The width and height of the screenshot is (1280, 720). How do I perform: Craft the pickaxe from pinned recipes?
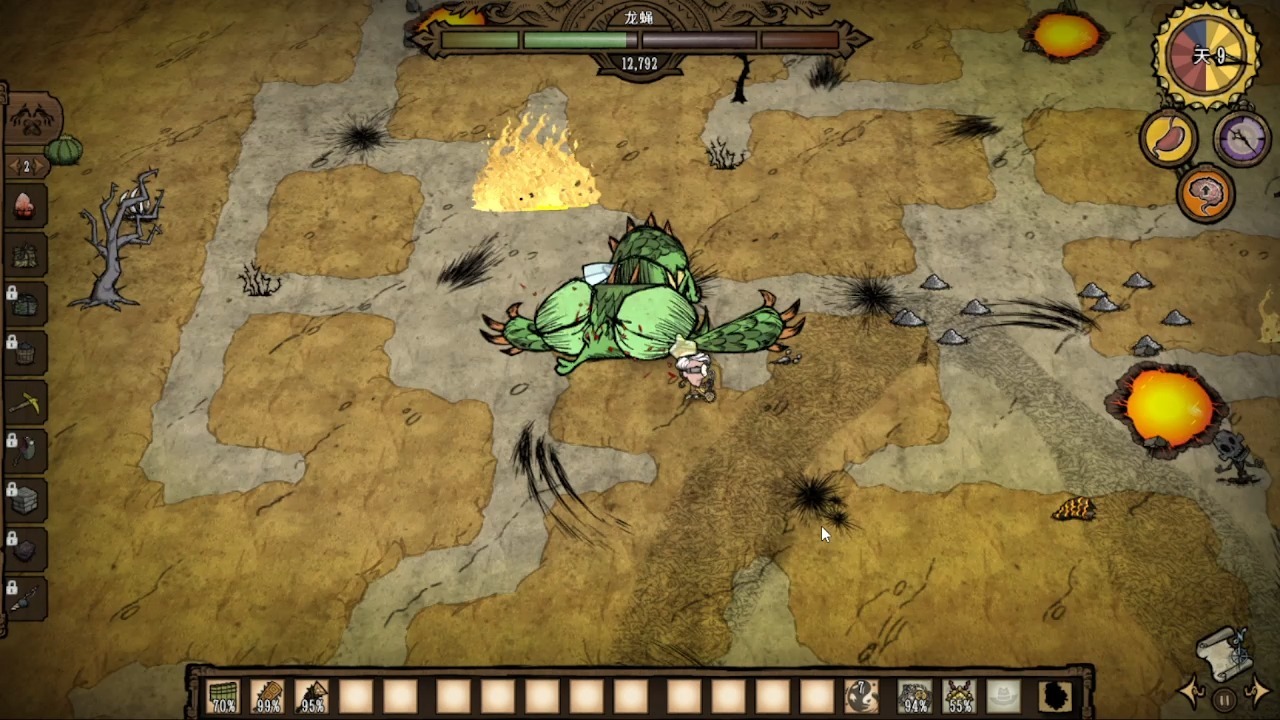click(25, 403)
